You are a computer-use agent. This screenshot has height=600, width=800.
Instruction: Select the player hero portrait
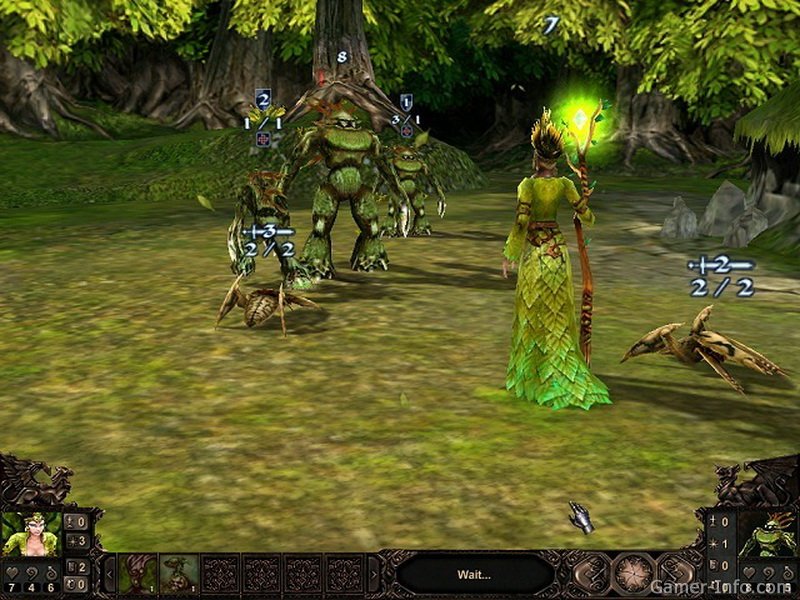click(x=30, y=534)
